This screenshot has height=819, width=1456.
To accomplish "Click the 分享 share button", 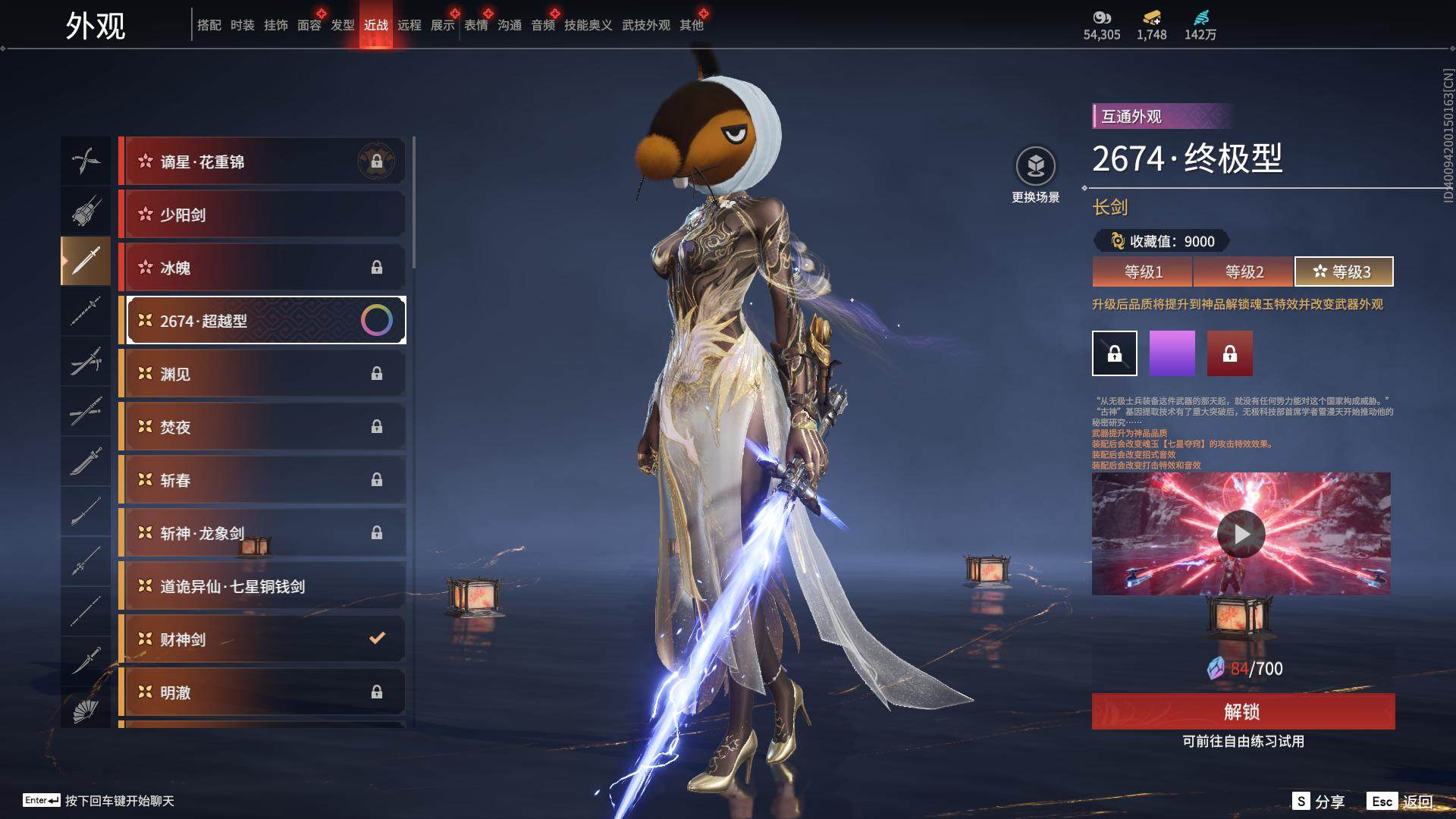I will coord(1319,801).
